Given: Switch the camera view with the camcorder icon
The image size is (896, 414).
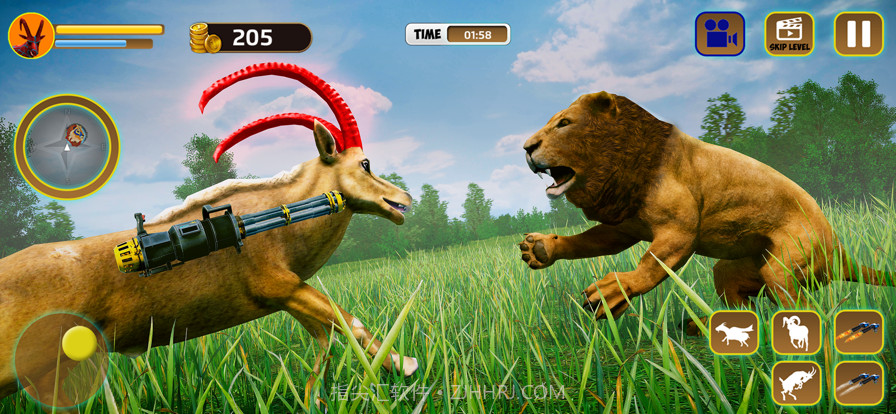Looking at the screenshot, I should pyautogui.click(x=720, y=34).
